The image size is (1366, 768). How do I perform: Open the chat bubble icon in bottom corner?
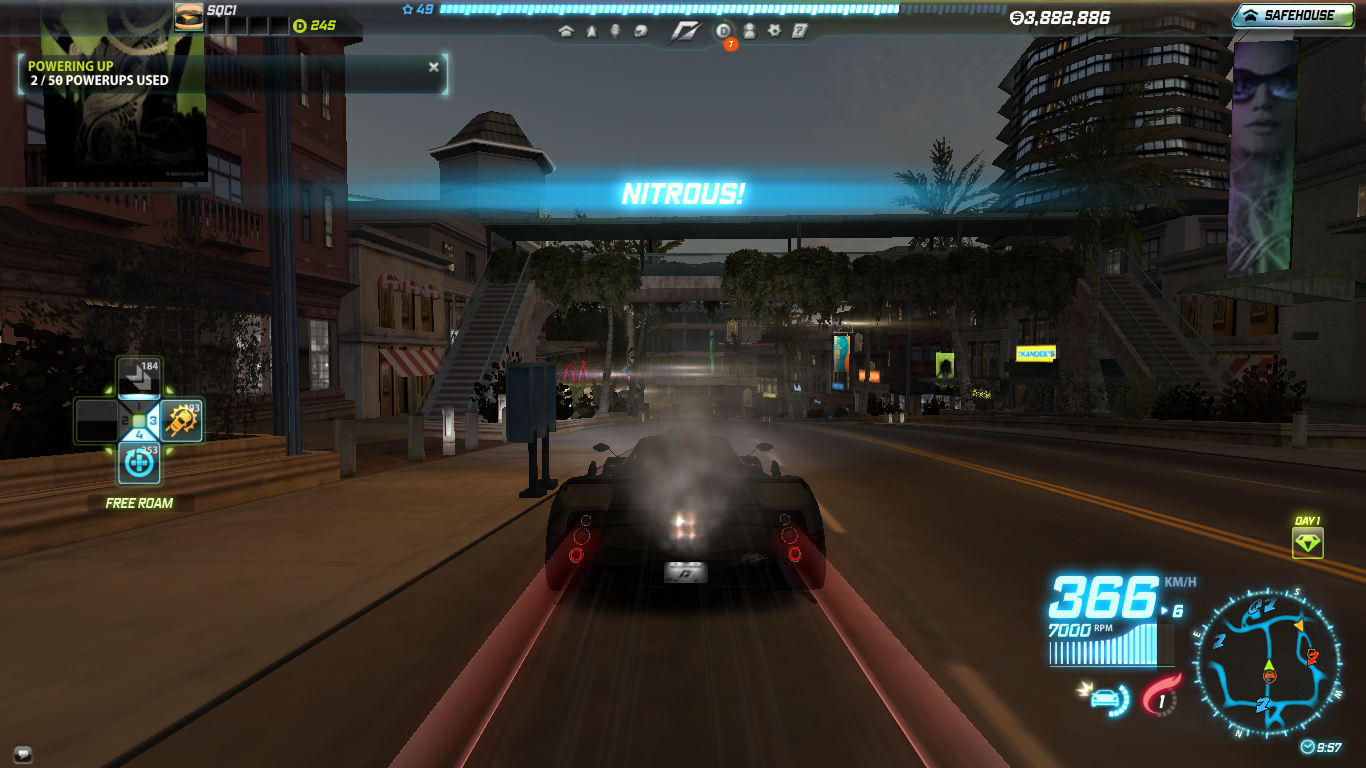(22, 753)
